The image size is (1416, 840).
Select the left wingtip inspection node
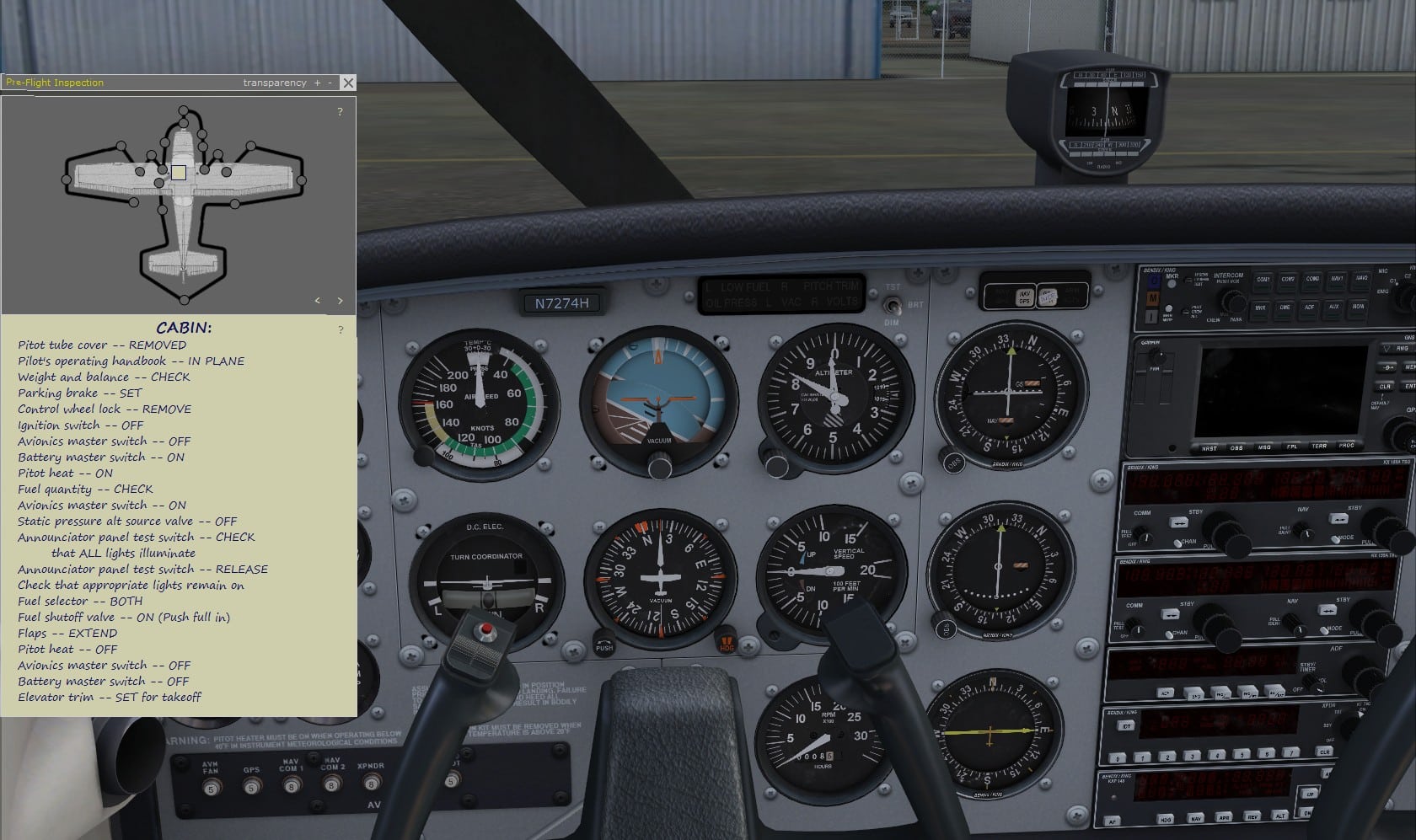[x=67, y=179]
